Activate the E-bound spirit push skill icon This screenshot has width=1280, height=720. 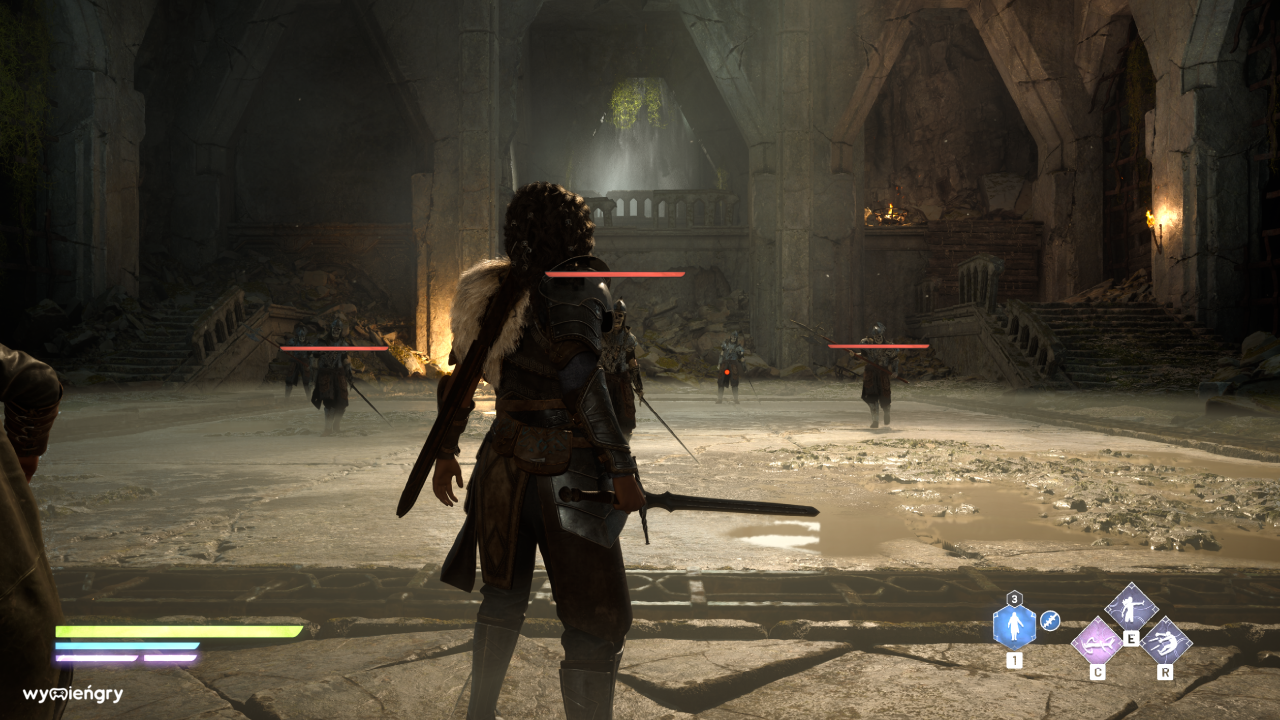[1130, 611]
